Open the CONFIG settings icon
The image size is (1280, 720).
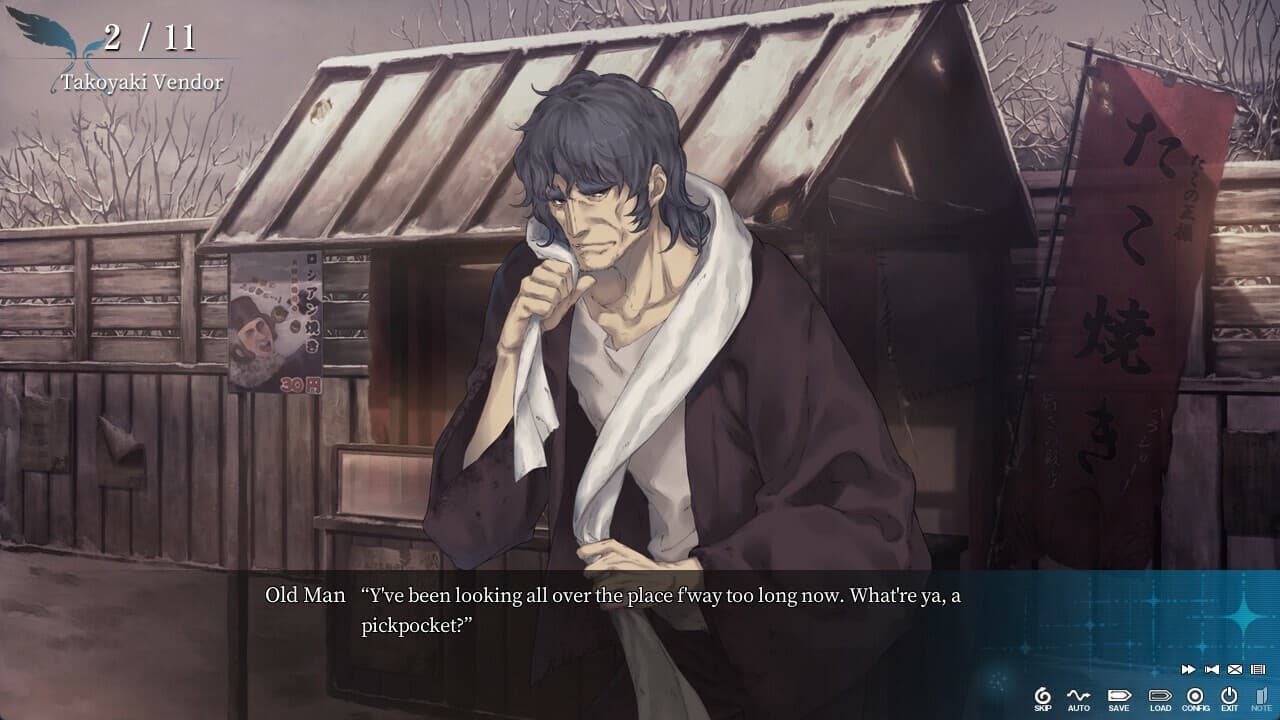pyautogui.click(x=1195, y=694)
